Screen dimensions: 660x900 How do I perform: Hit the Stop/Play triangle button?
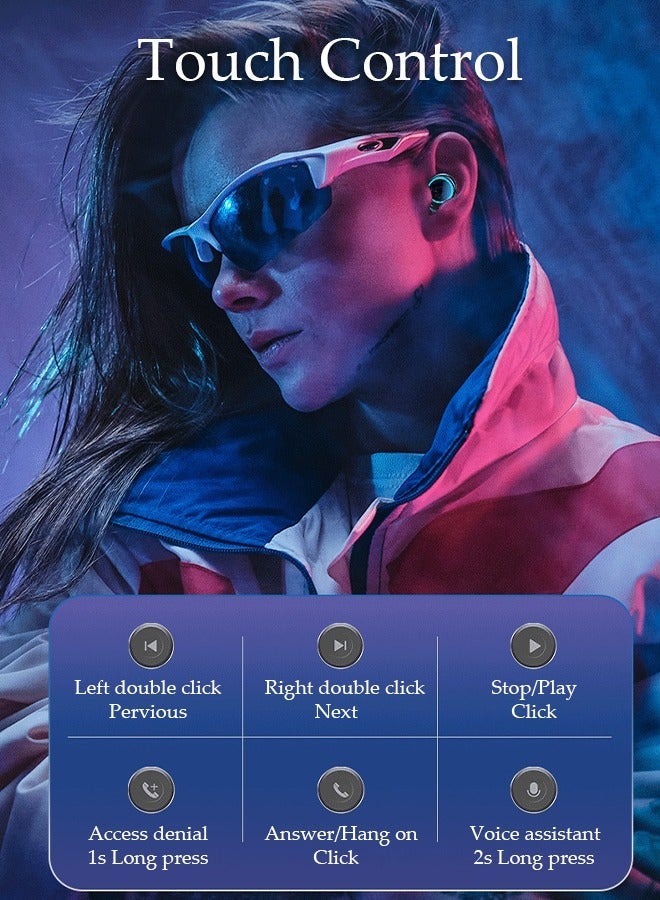click(533, 646)
